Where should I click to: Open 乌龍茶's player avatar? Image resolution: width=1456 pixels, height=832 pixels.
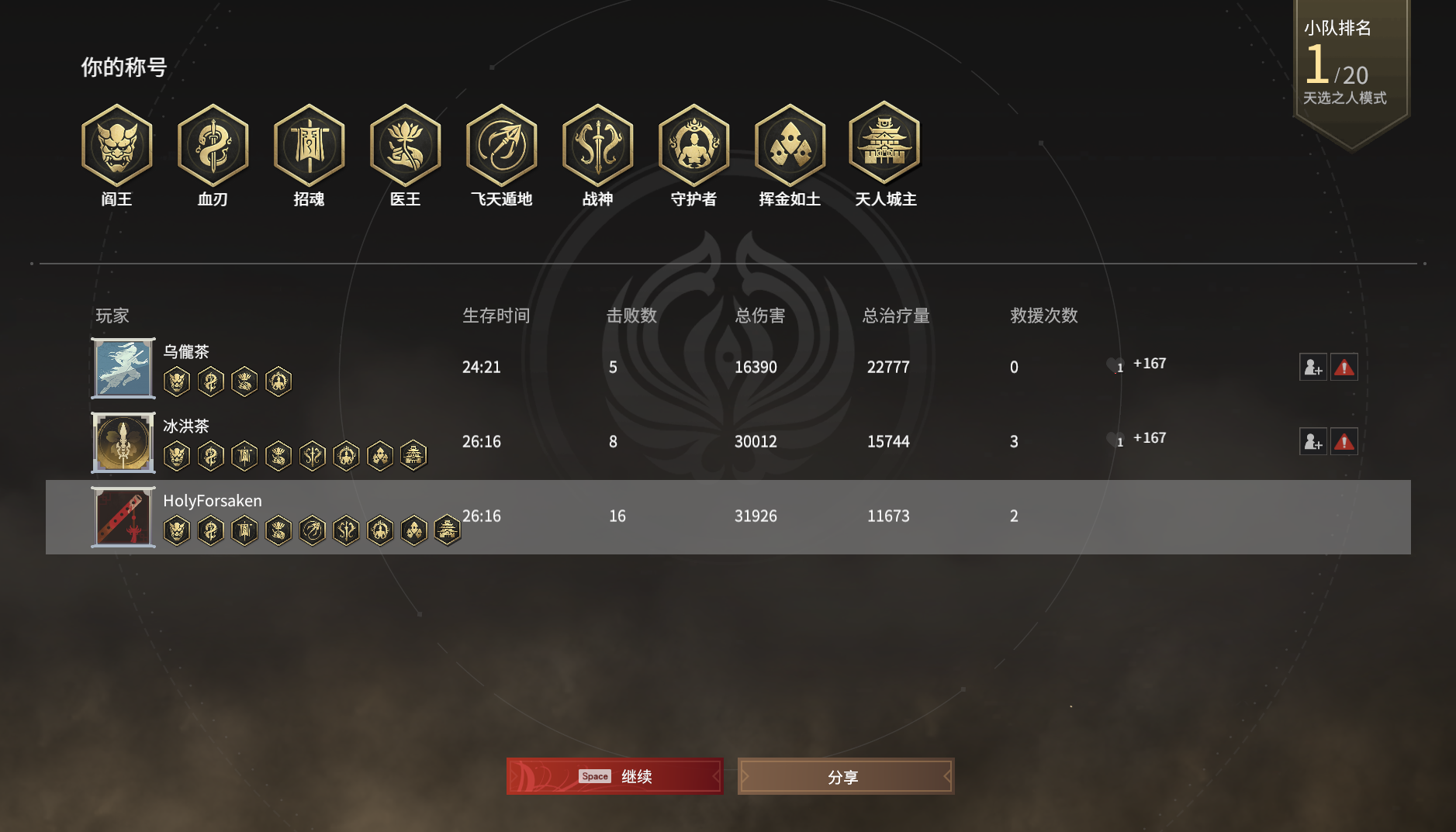coord(123,368)
